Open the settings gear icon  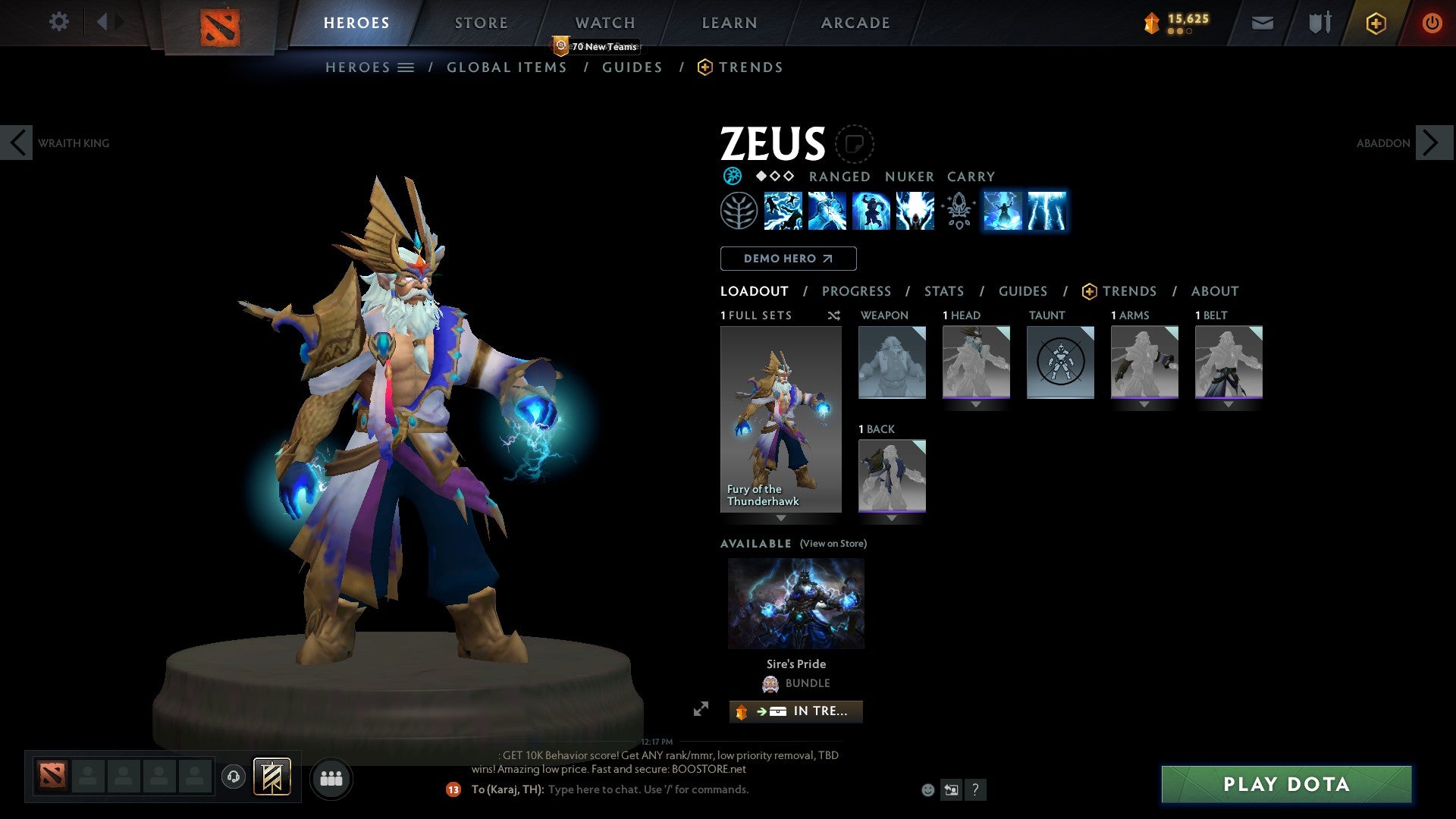(58, 21)
